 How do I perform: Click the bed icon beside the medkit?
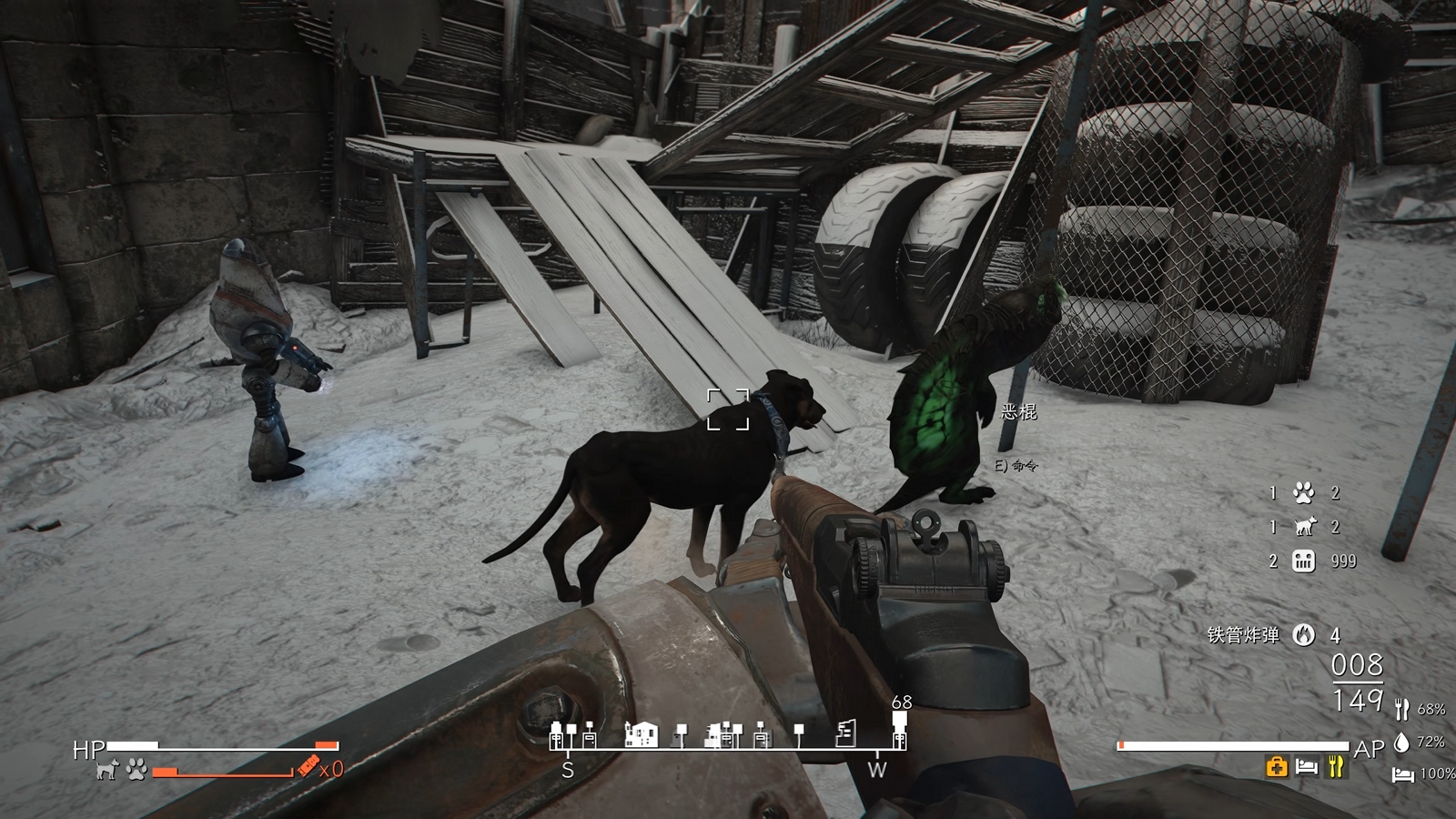(x=1307, y=767)
